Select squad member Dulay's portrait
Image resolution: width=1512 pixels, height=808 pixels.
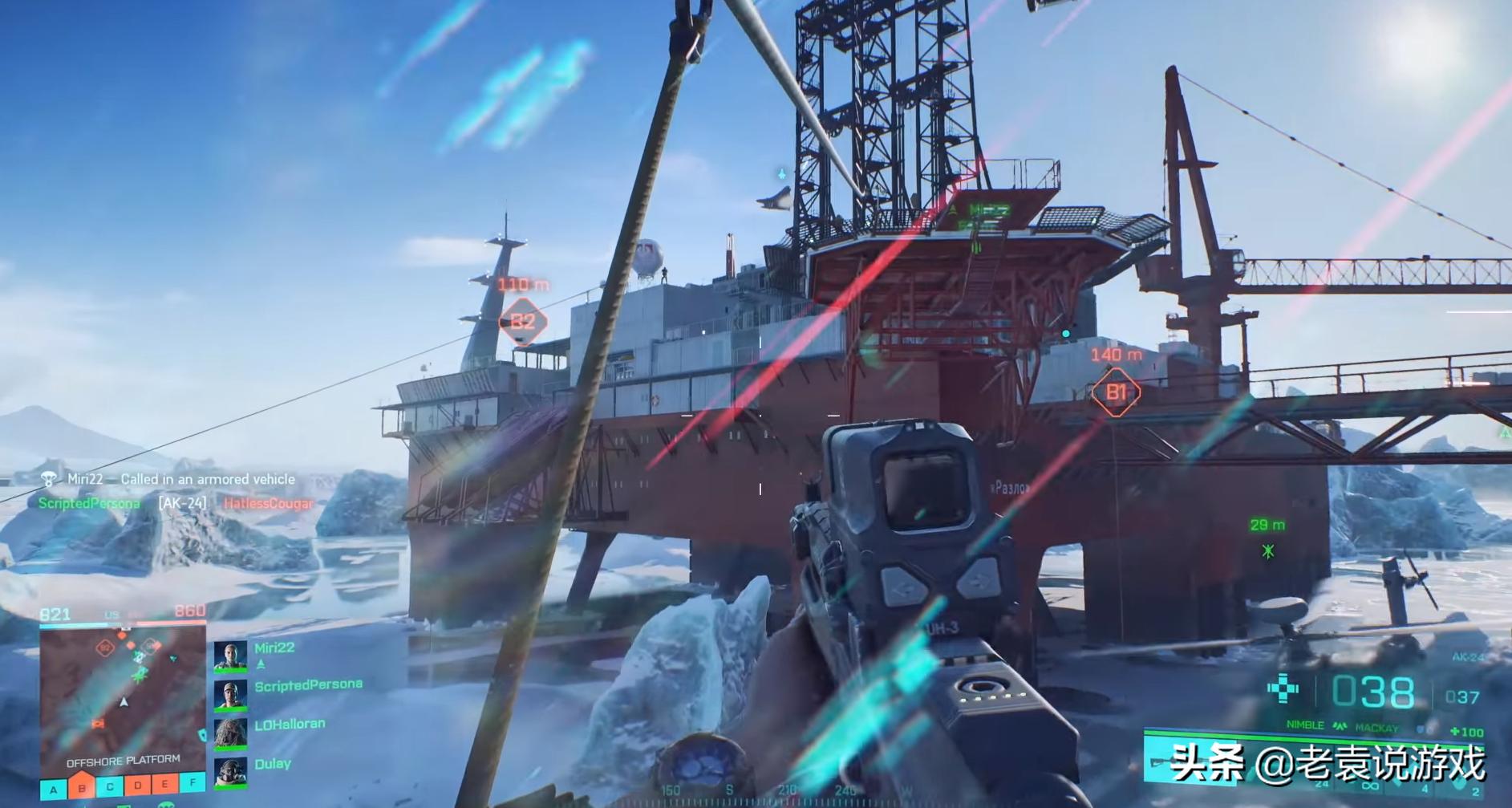pos(230,773)
